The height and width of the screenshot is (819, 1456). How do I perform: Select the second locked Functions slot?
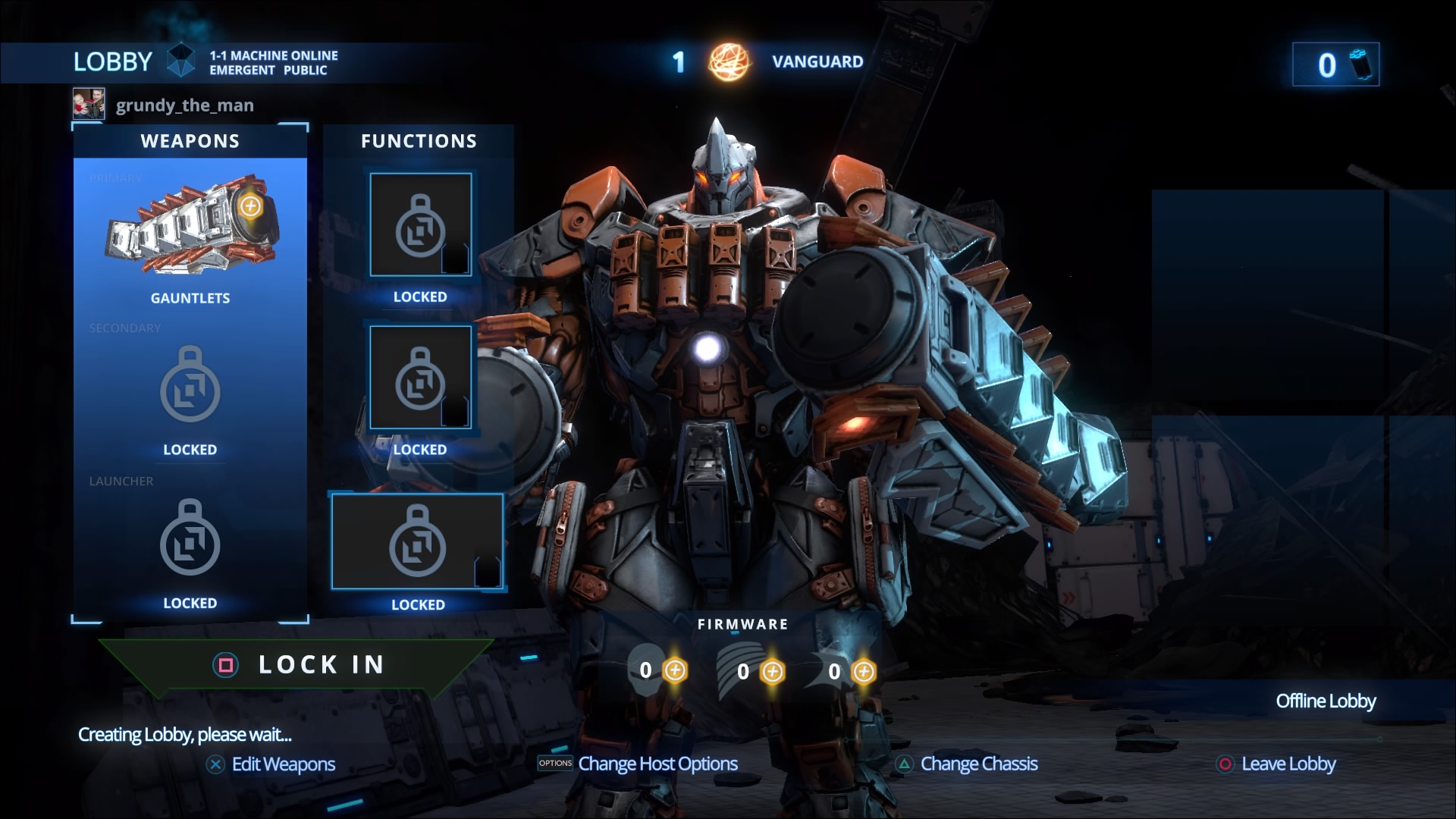coord(419,377)
